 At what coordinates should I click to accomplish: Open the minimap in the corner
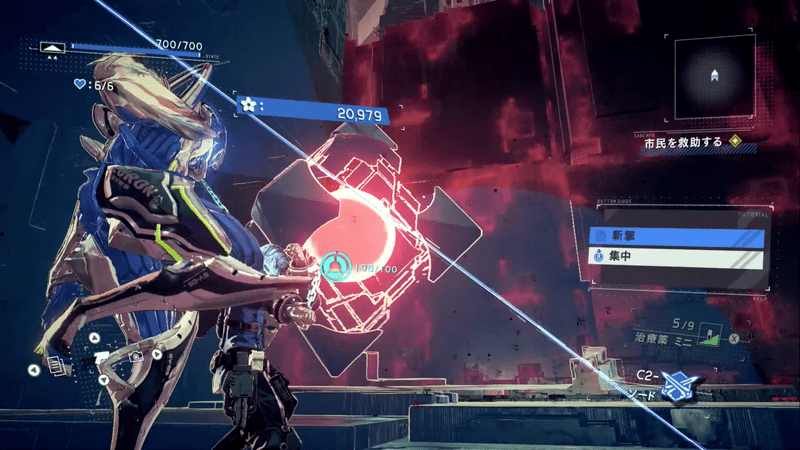click(x=714, y=77)
